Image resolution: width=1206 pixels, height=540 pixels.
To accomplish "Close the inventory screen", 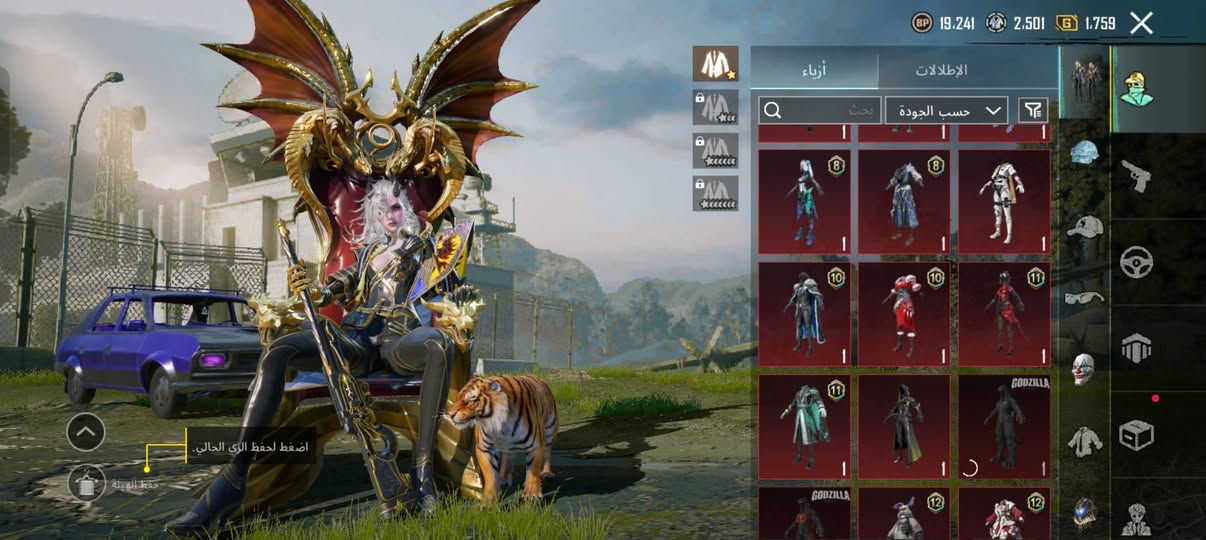I will 1141,23.
